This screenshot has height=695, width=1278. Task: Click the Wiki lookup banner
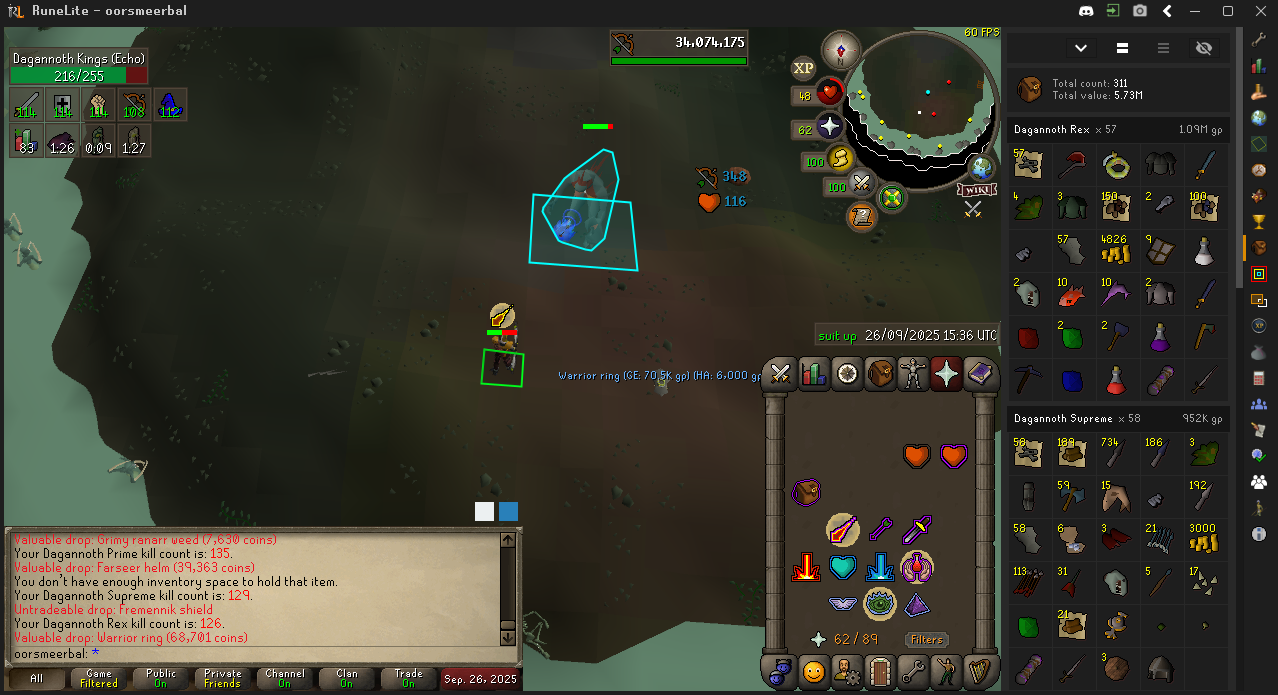click(976, 189)
